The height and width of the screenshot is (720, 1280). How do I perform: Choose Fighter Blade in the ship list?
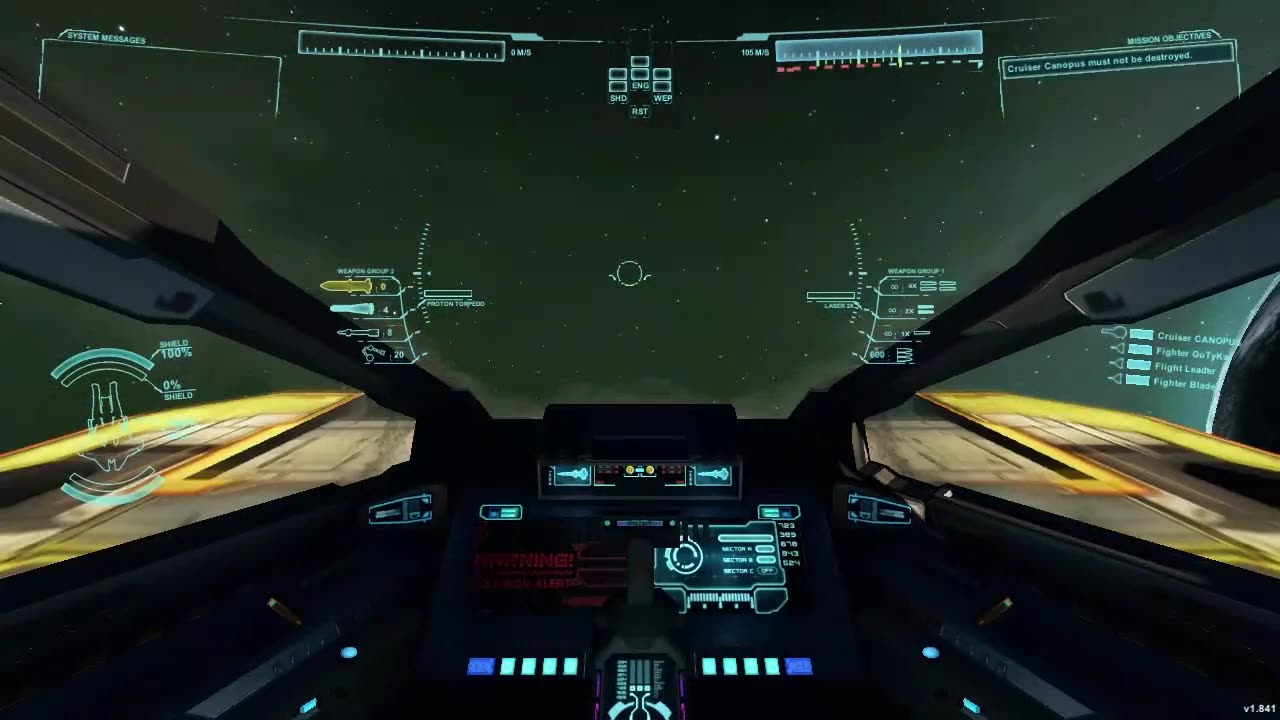coord(1186,383)
